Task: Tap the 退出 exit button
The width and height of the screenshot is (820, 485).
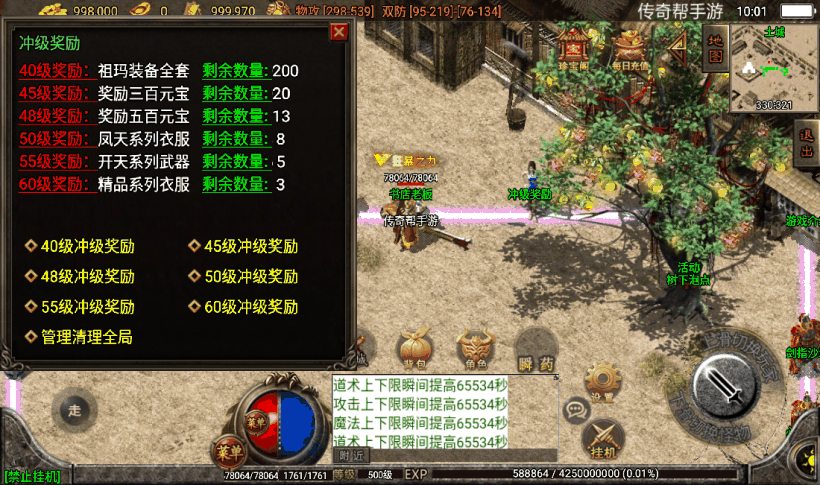Action: point(807,143)
